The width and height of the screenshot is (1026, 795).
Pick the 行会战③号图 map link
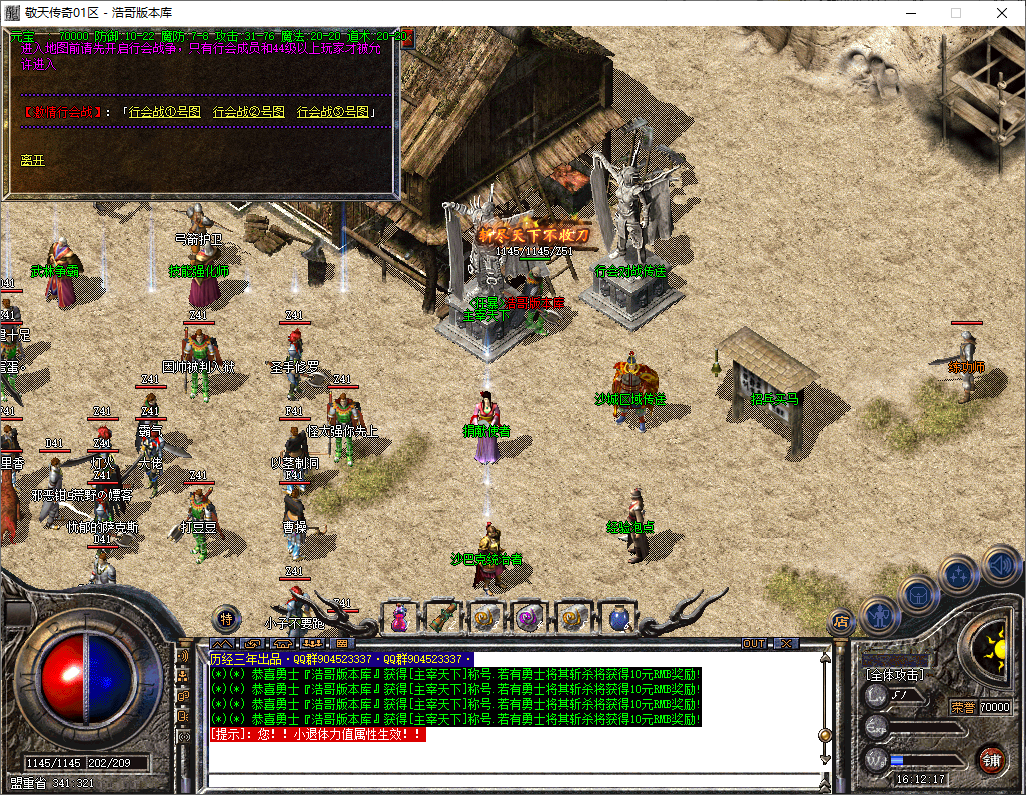(333, 112)
